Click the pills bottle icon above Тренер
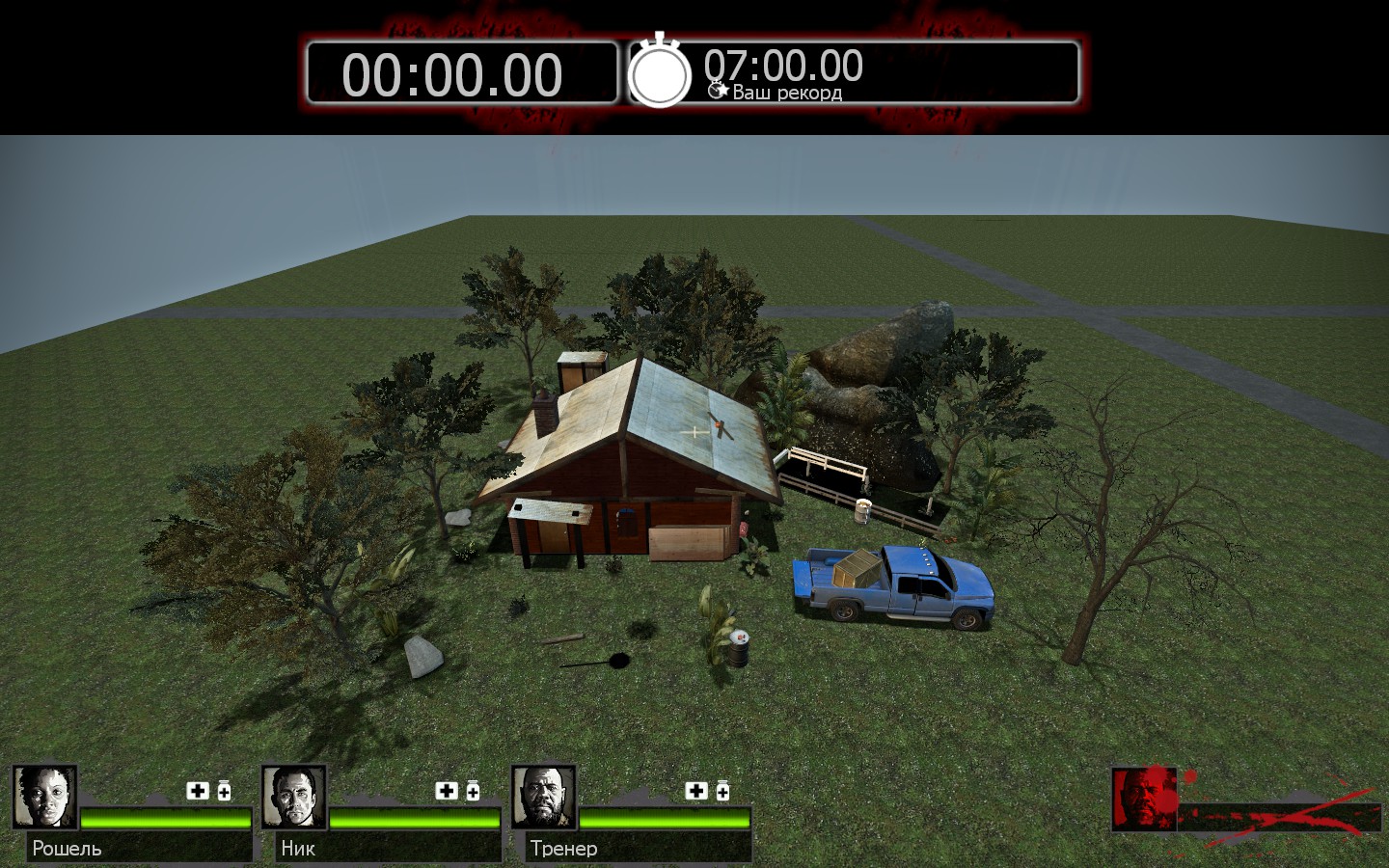Screen dimensions: 1389x868 tap(722, 791)
